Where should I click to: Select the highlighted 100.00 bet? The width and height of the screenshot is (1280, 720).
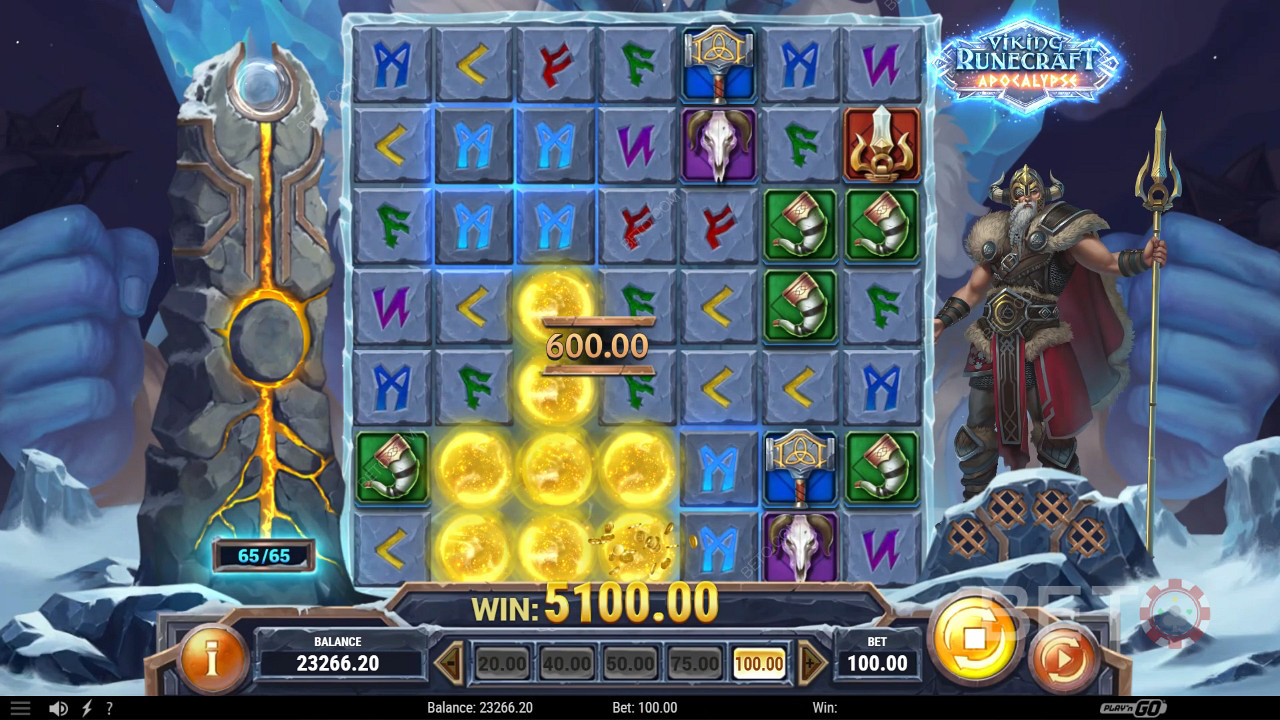click(759, 663)
